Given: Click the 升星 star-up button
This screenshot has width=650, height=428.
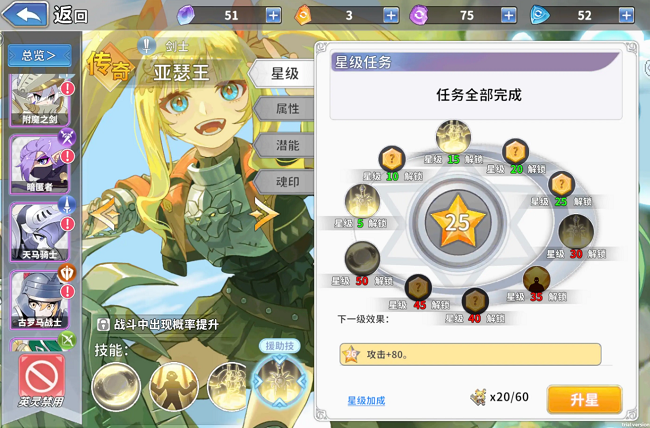Looking at the screenshot, I should (584, 398).
